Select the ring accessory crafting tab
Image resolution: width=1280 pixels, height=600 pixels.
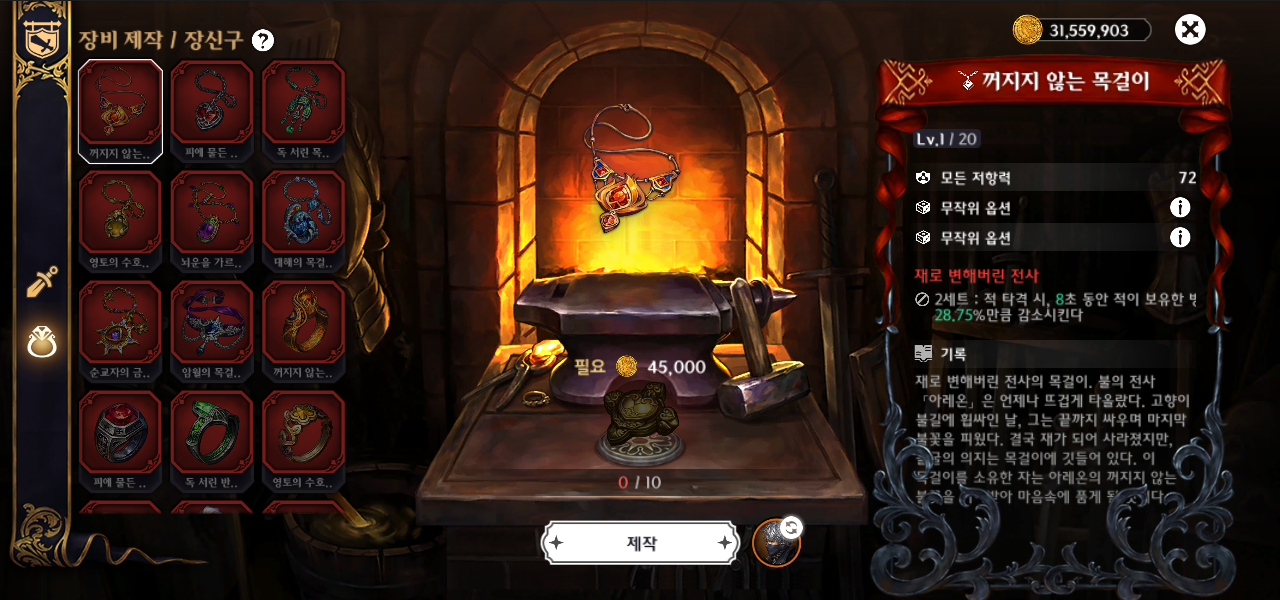[x=42, y=342]
